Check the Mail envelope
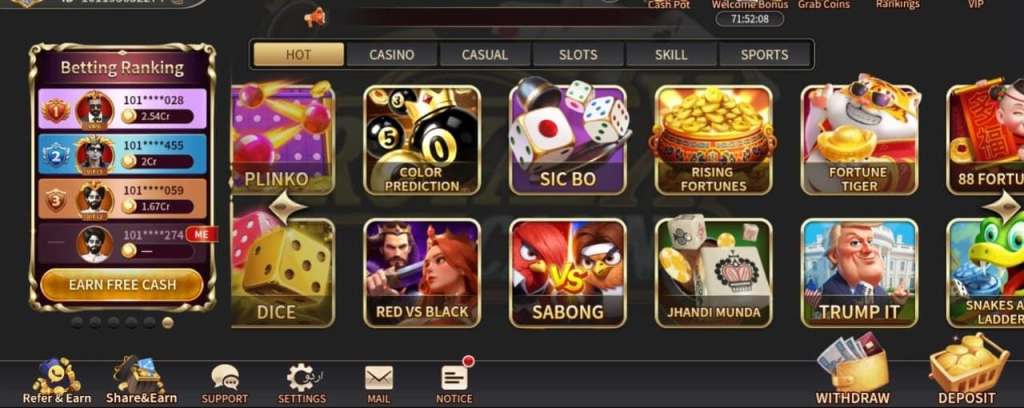1024x408 pixels. click(x=379, y=381)
